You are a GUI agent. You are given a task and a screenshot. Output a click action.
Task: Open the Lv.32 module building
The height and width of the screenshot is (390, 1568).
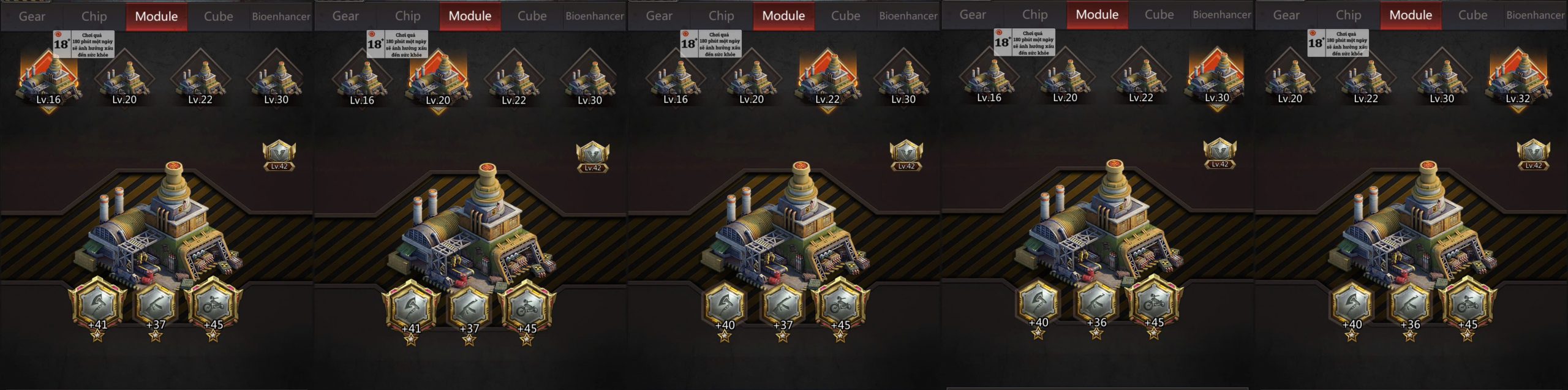point(1518,79)
